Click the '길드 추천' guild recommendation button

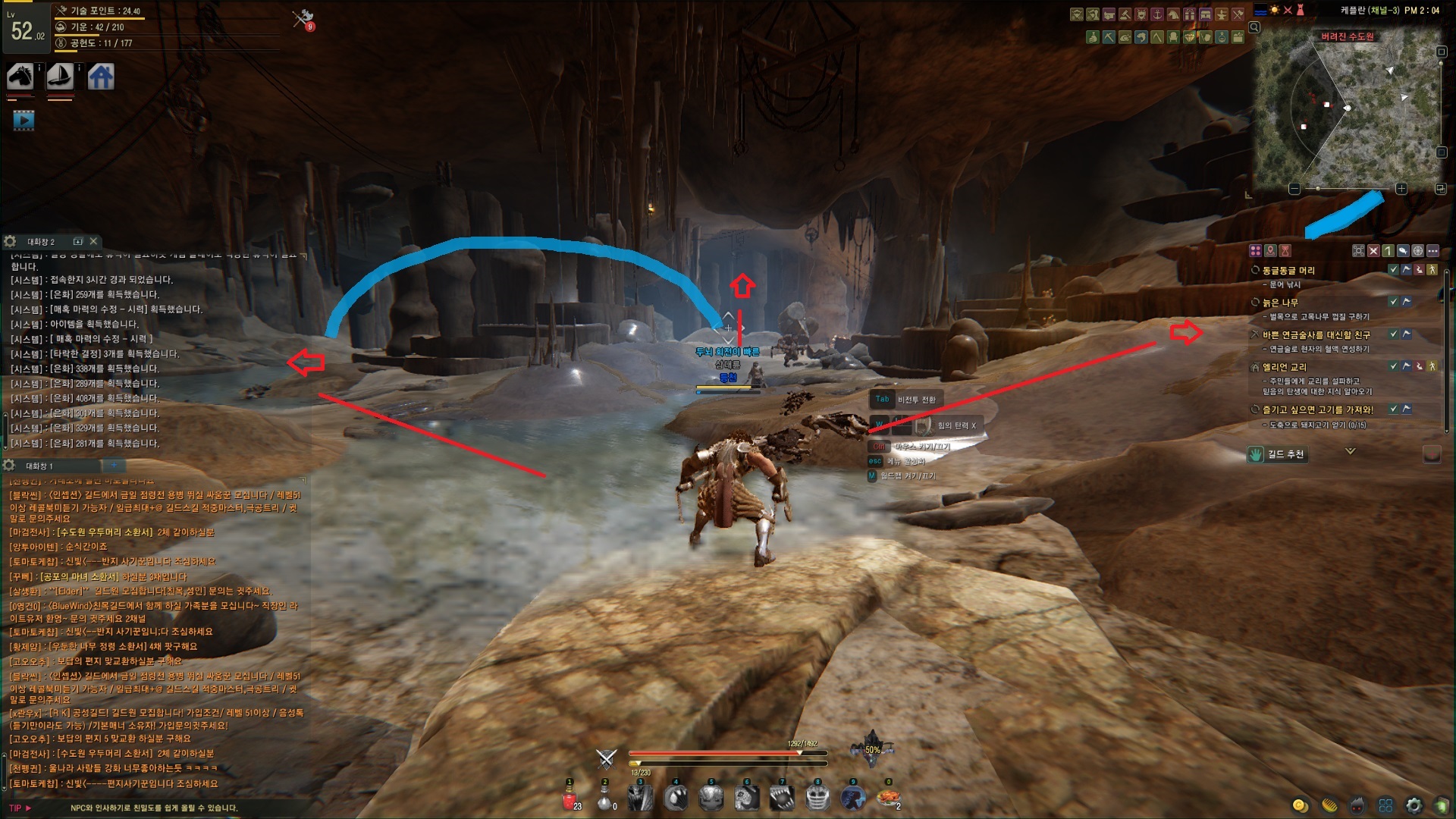[x=1278, y=454]
